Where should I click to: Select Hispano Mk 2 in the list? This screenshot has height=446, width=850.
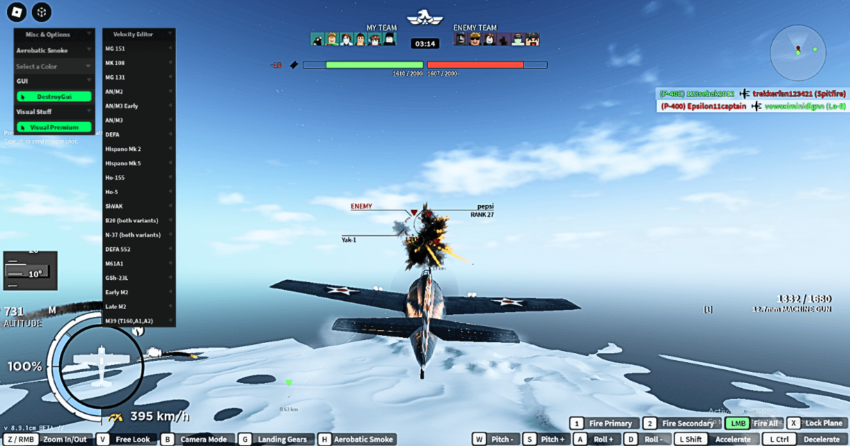139,148
